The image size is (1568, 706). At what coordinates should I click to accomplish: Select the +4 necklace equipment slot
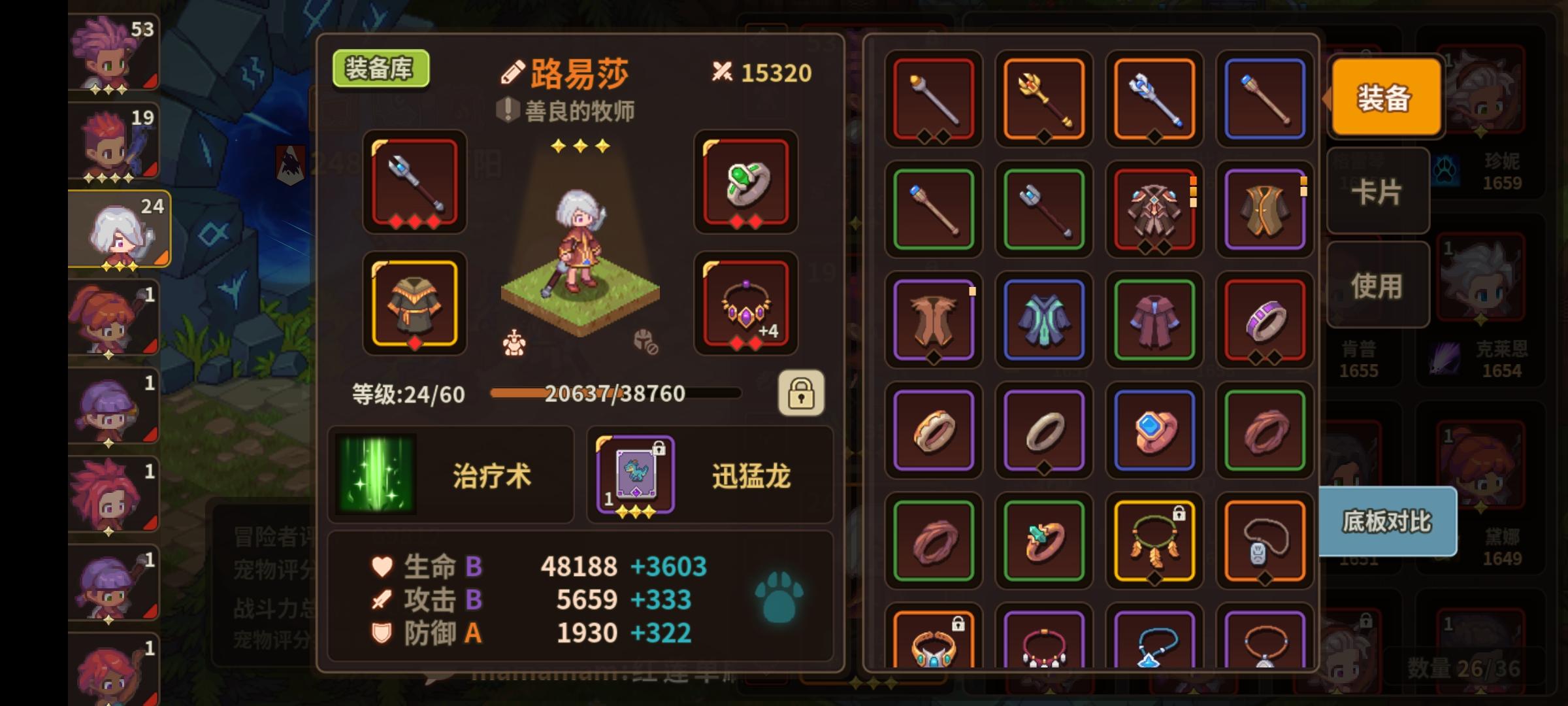pos(745,304)
